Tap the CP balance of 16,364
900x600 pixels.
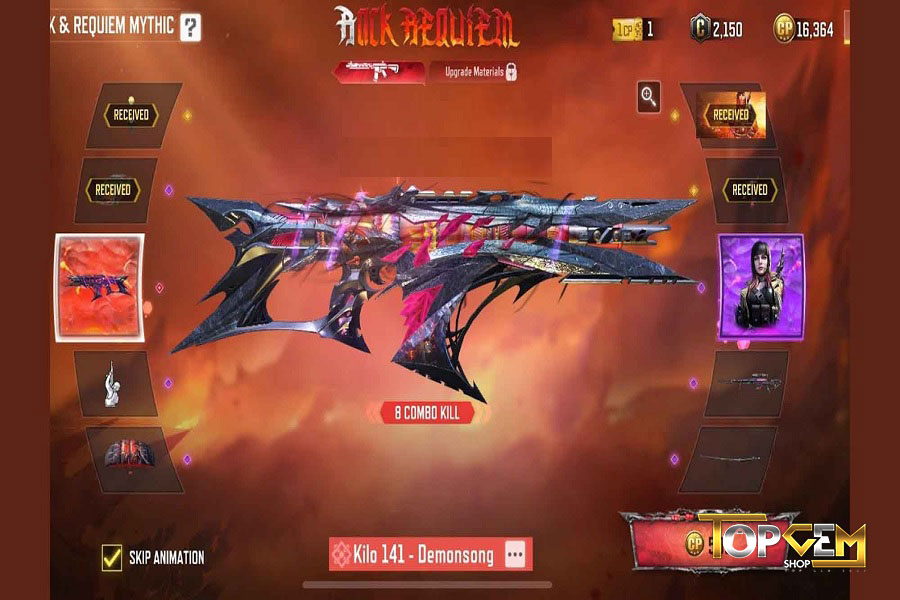click(x=805, y=29)
